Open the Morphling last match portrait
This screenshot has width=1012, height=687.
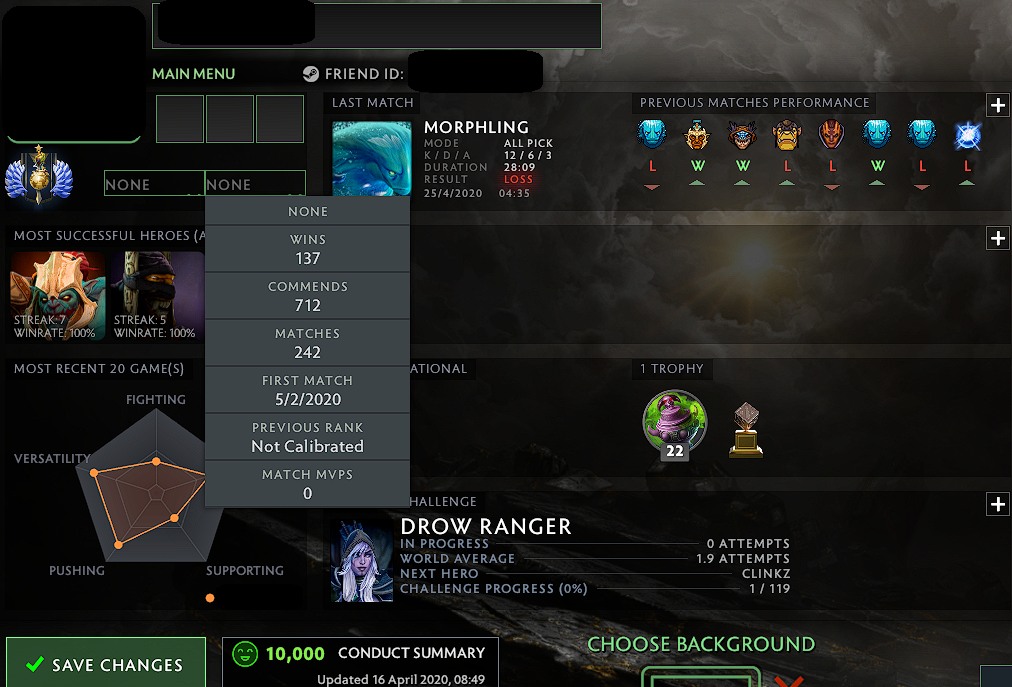[371, 159]
